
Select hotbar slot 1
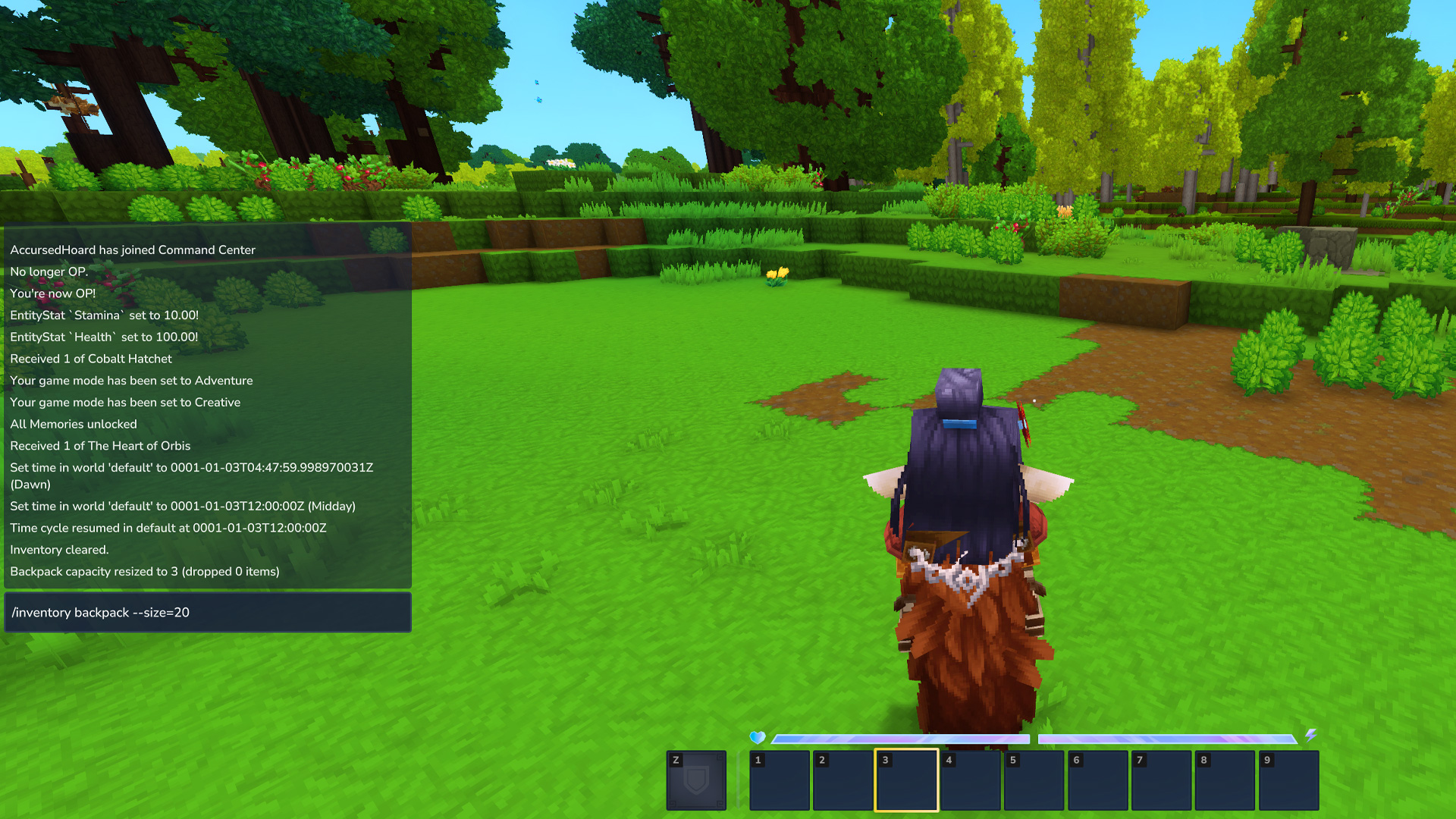[x=779, y=780]
